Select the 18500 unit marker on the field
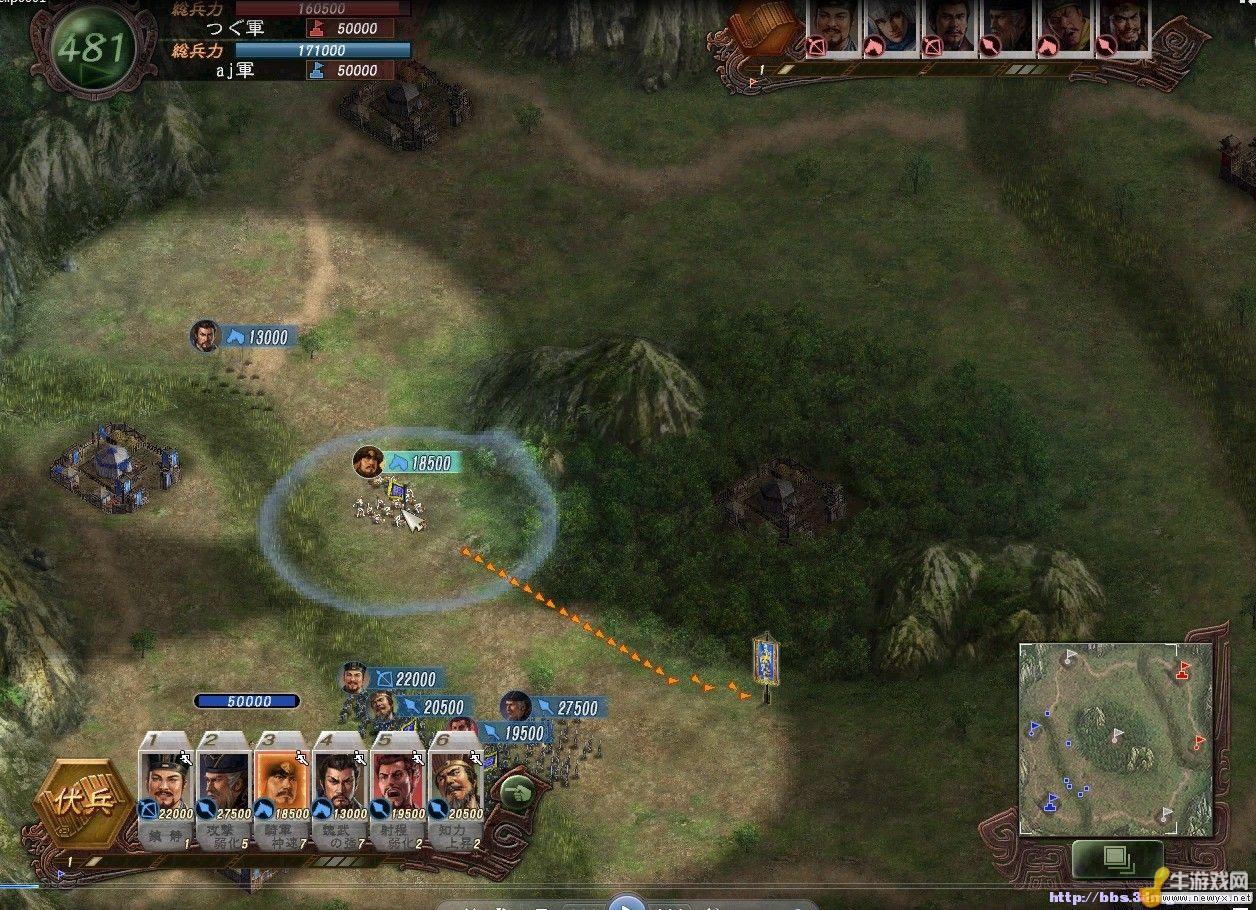1256x910 pixels. tap(407, 463)
